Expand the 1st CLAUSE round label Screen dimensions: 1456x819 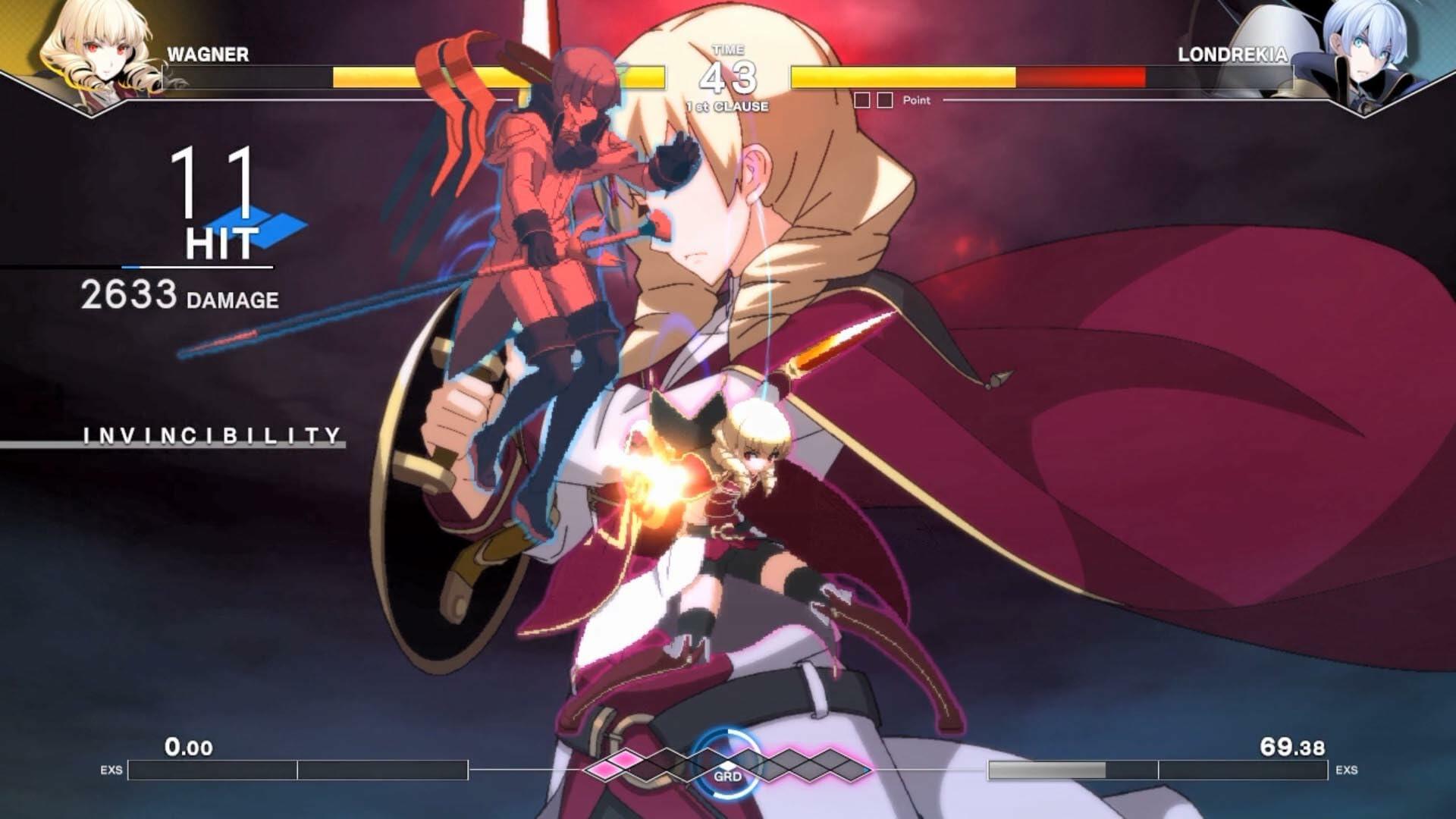tap(728, 105)
